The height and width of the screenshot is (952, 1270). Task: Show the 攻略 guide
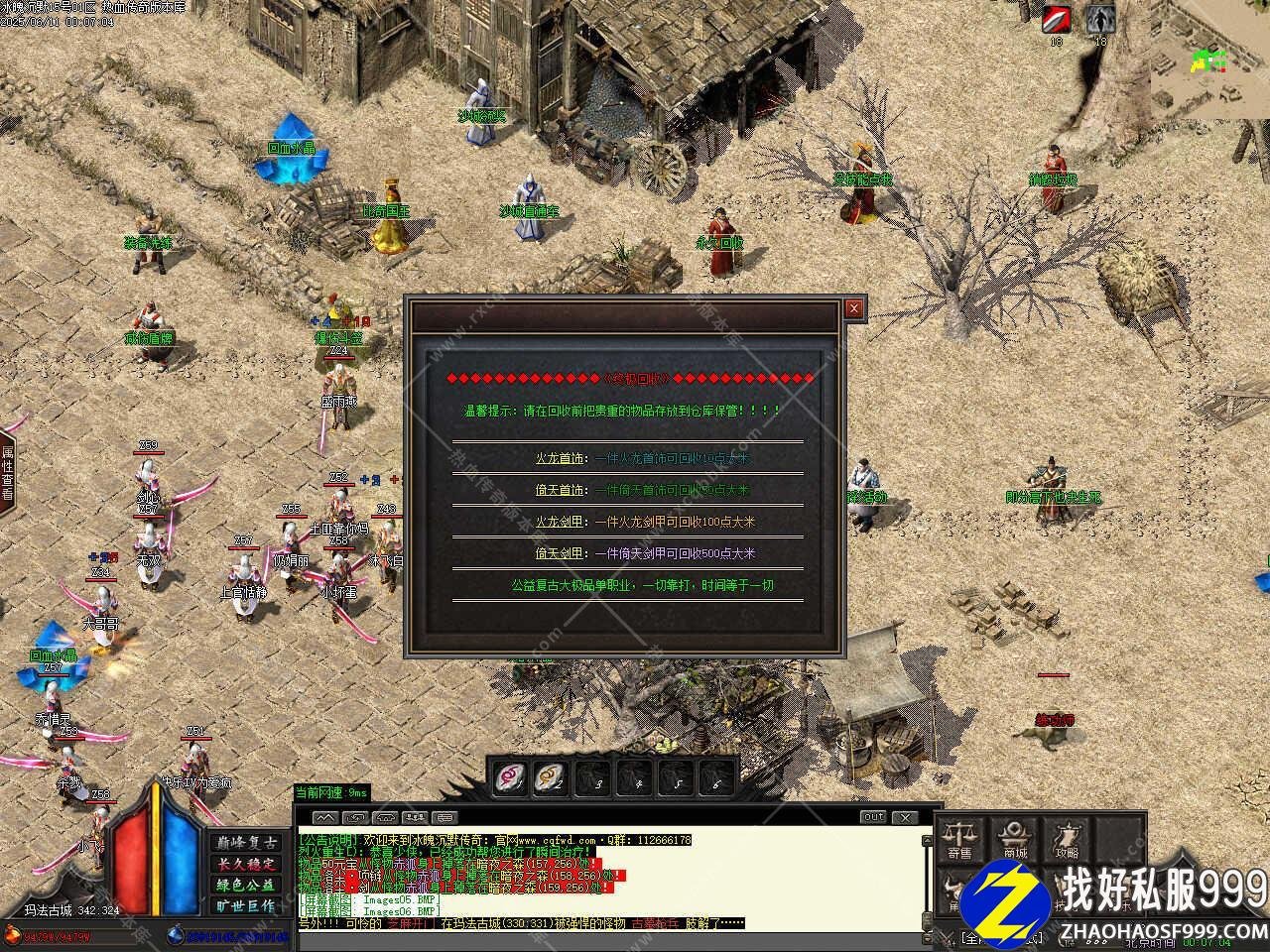(x=1068, y=840)
